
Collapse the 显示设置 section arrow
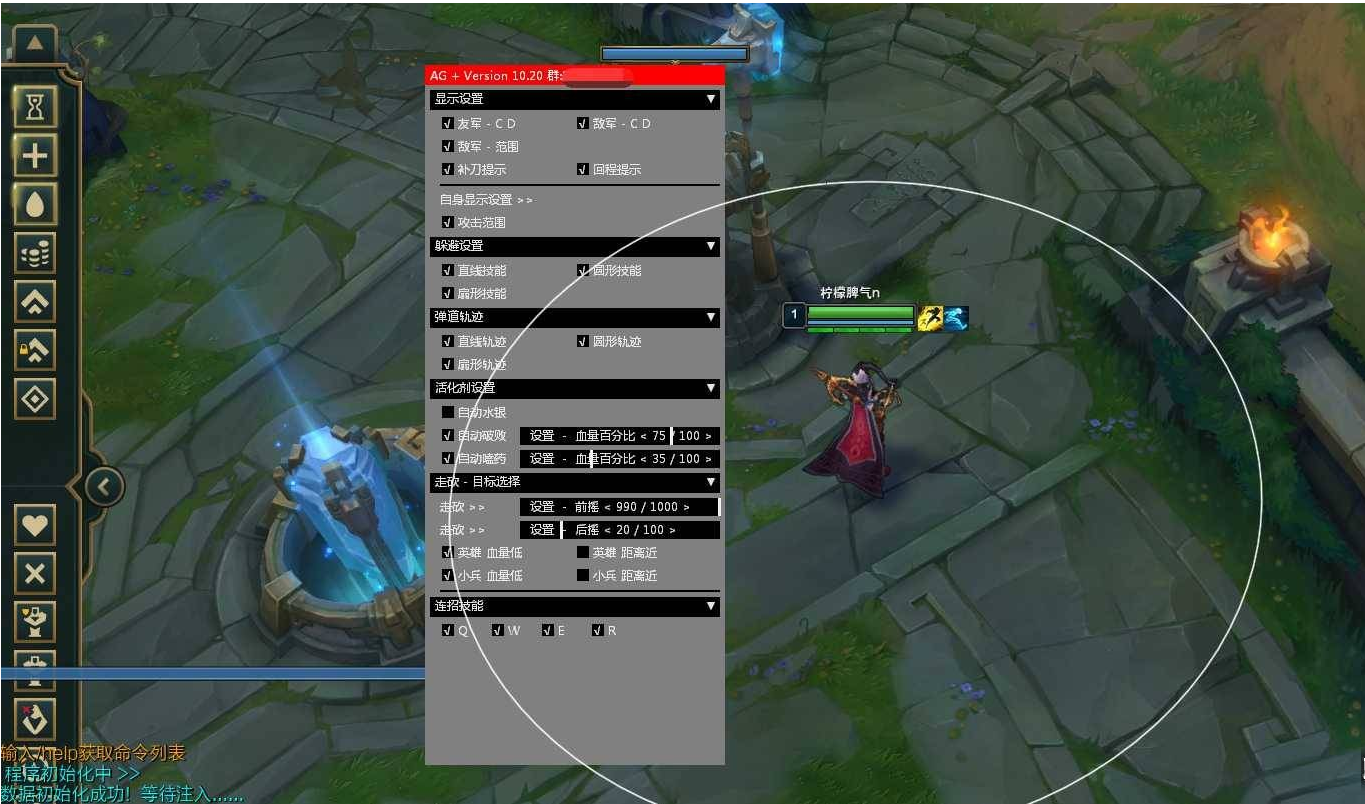point(712,99)
